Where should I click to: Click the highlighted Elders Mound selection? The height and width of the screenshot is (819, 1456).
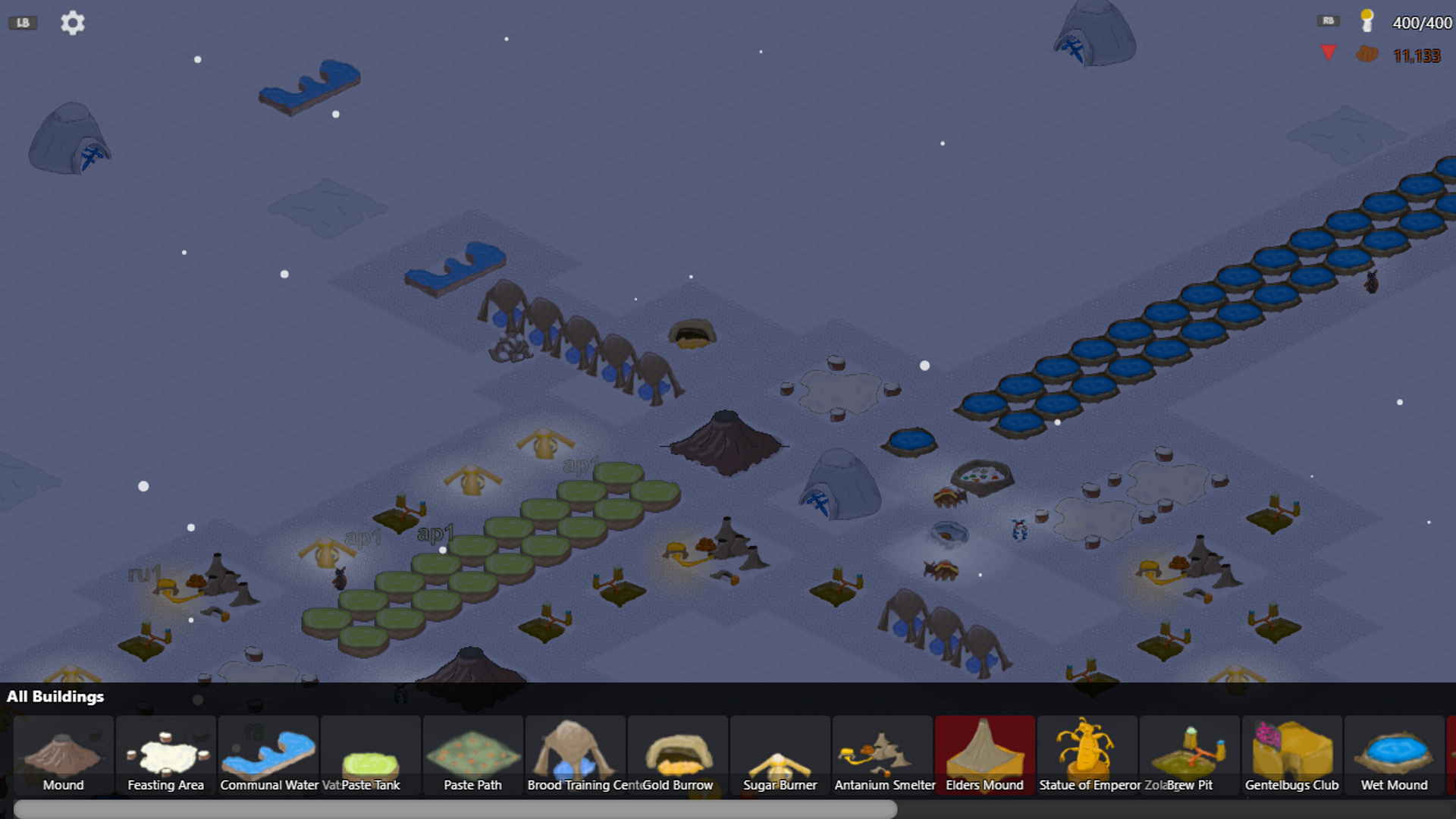coord(985,756)
